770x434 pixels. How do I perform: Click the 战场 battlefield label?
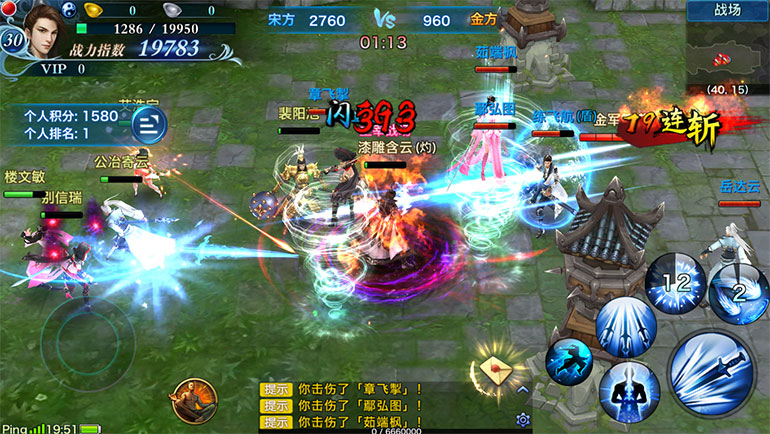click(727, 11)
